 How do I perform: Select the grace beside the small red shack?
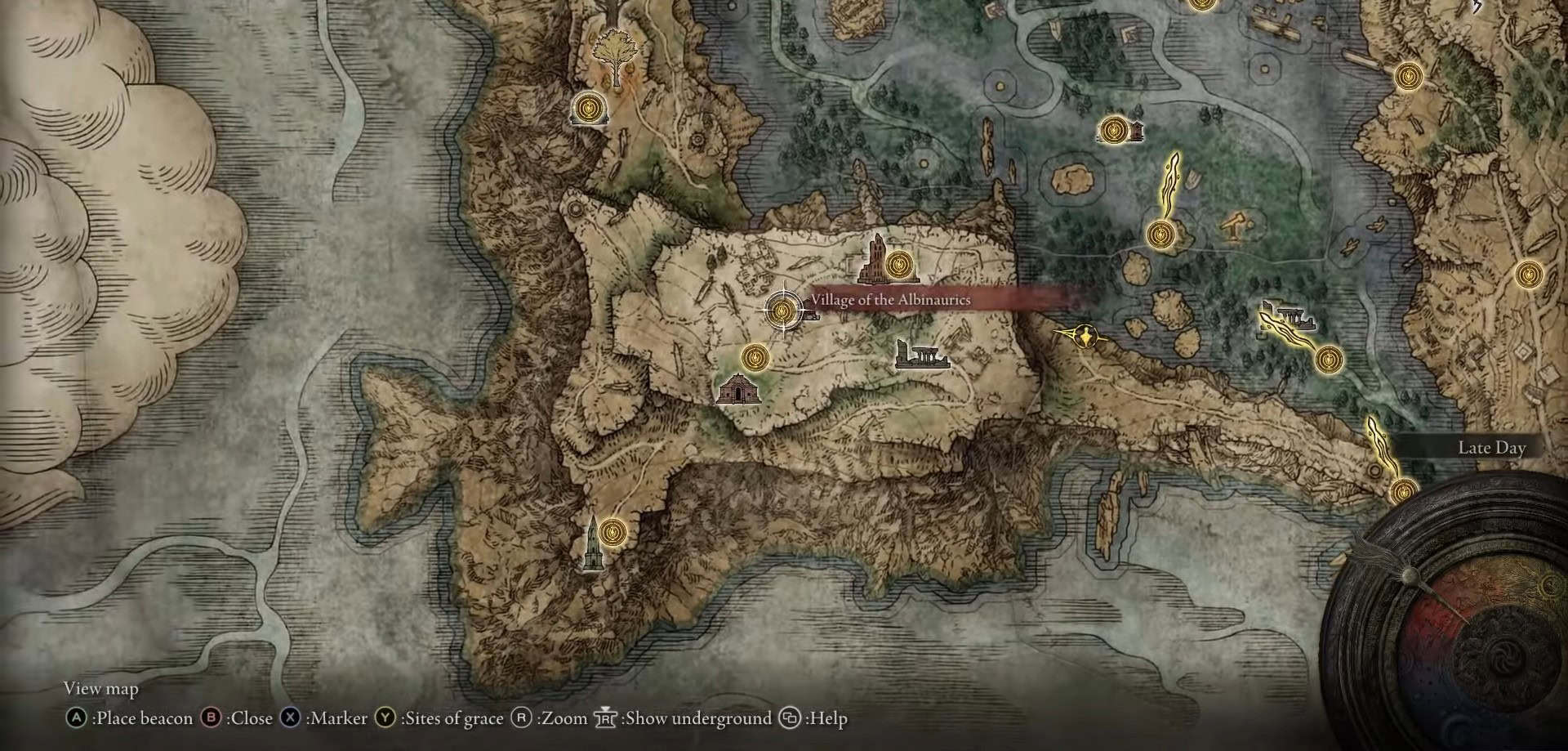1112,130
